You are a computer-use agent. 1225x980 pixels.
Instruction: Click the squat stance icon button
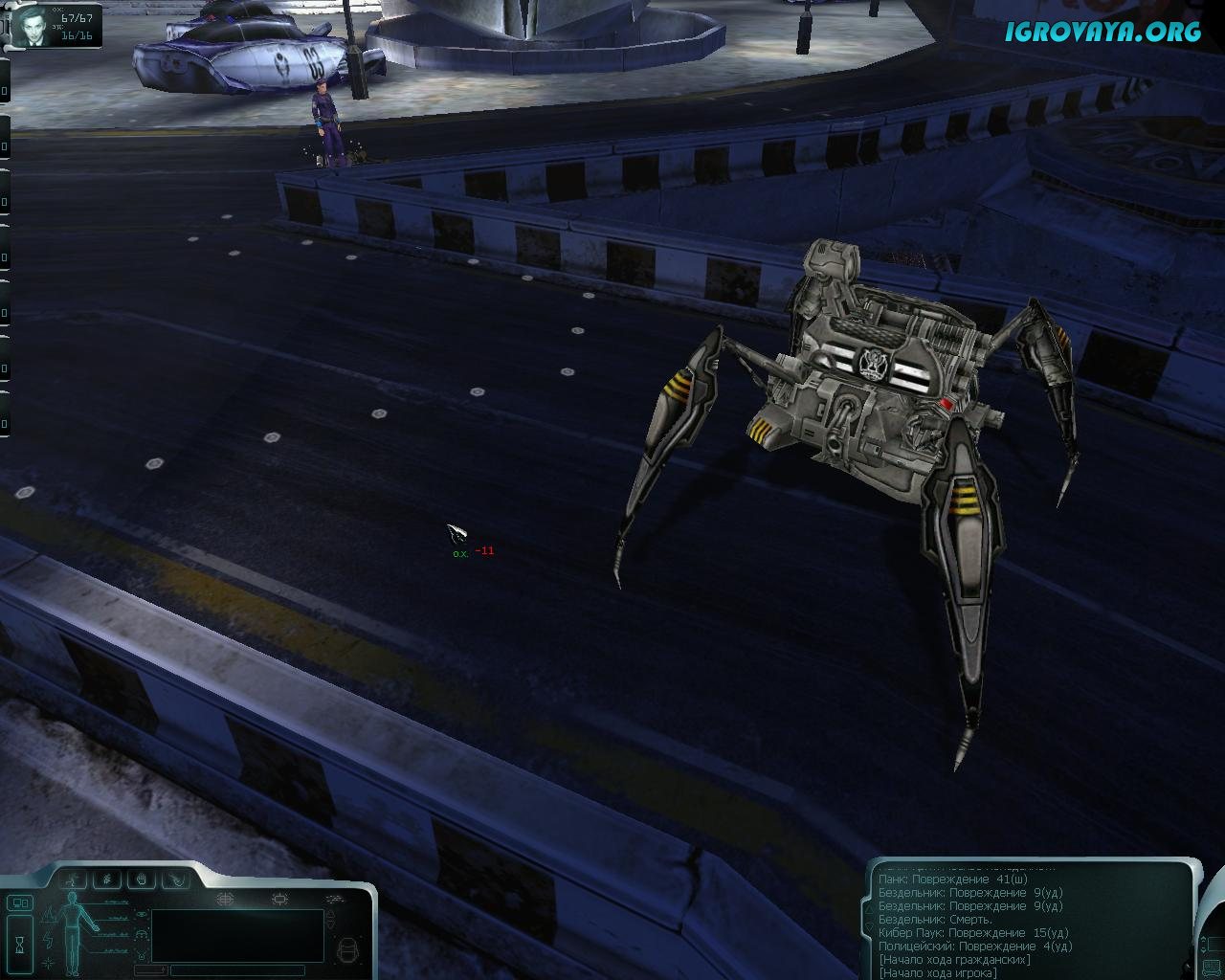pyautogui.click(x=108, y=879)
